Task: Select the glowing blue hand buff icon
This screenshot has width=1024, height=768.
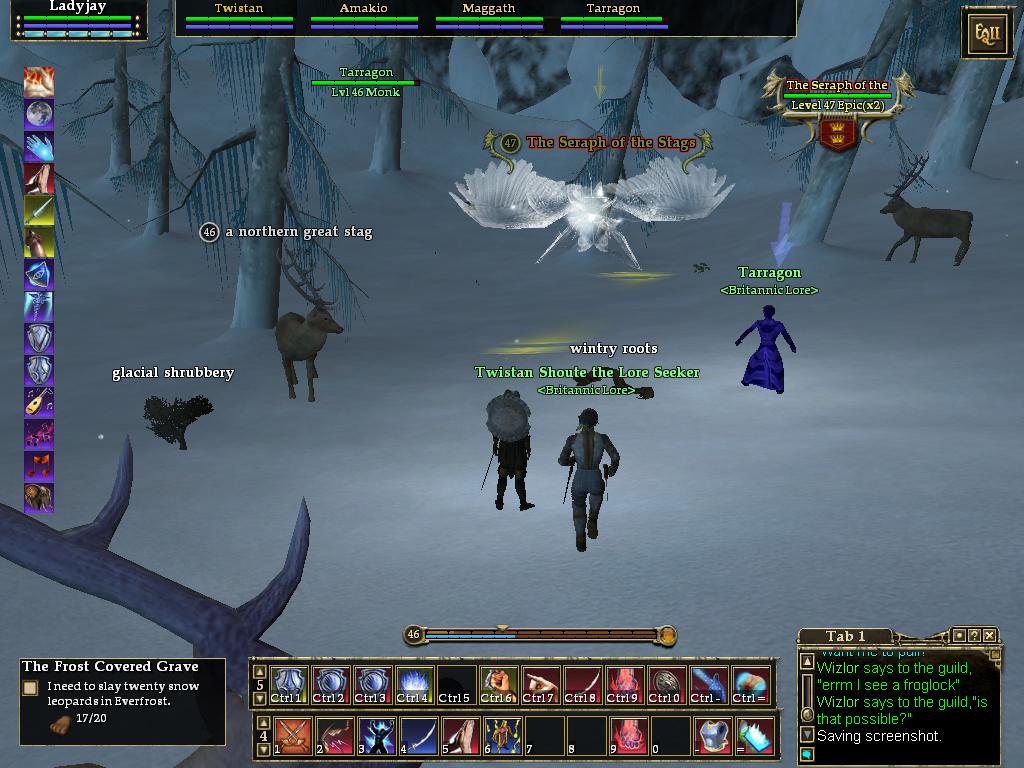Action: click(39, 146)
